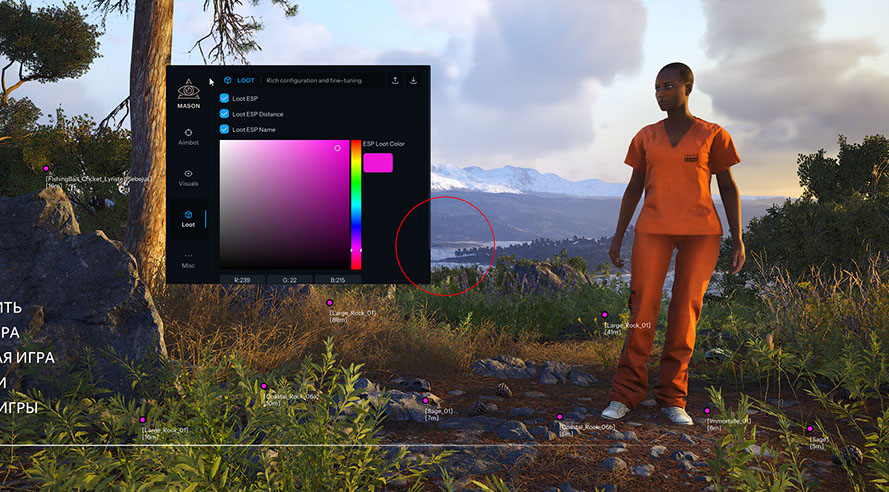Choose the menu entry ending in "ИГРЫ"
This screenshot has width=889, height=492.
point(19,408)
